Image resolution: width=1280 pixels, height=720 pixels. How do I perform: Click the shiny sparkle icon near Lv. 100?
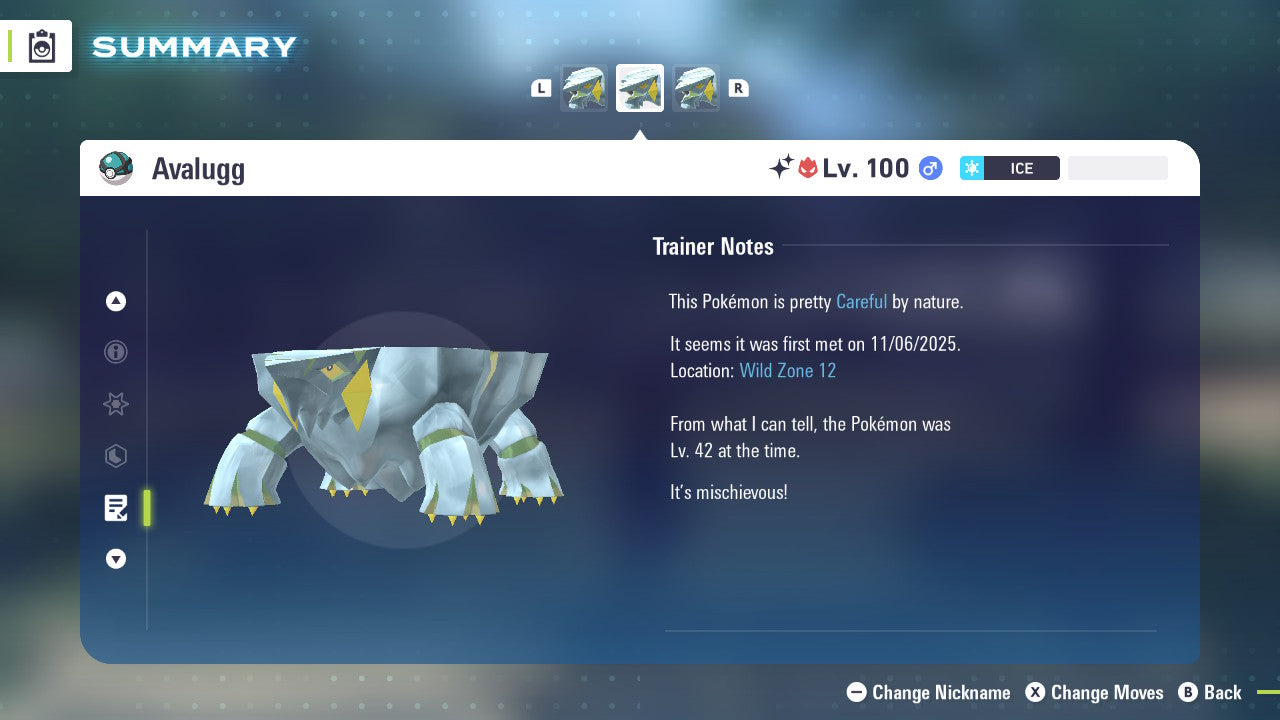coord(783,167)
